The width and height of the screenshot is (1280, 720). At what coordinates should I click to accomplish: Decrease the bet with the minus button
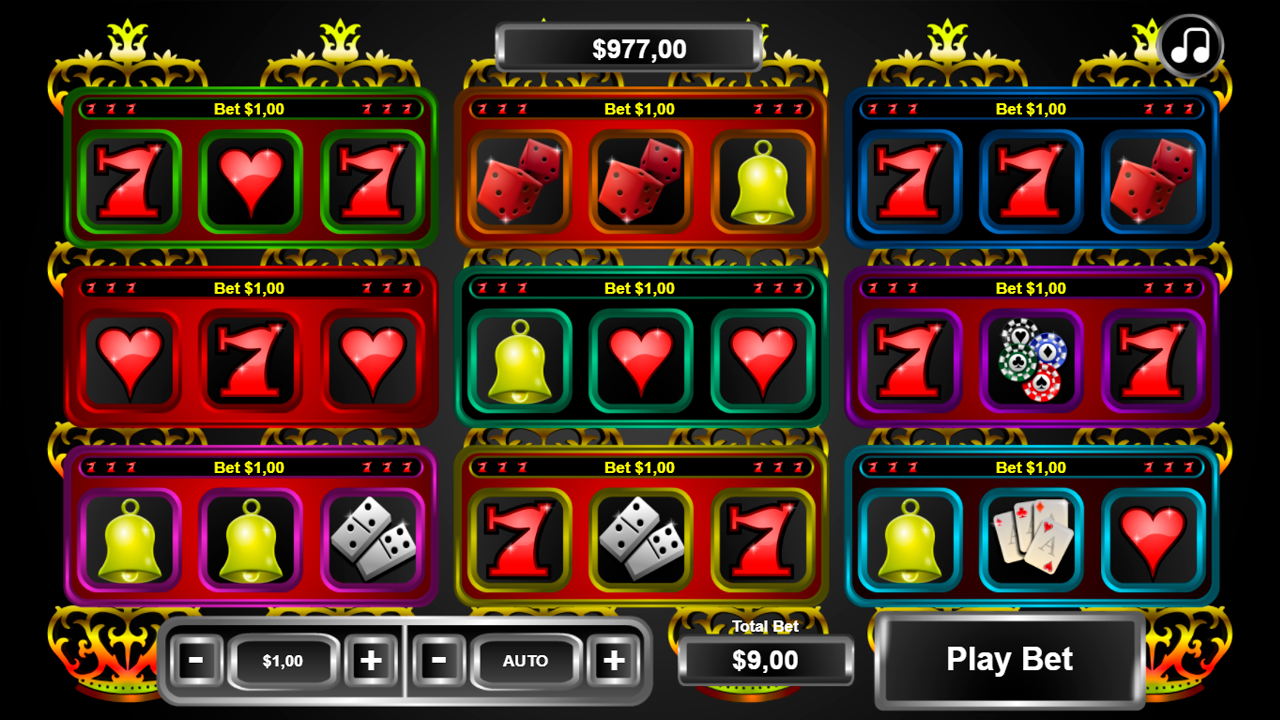(196, 661)
